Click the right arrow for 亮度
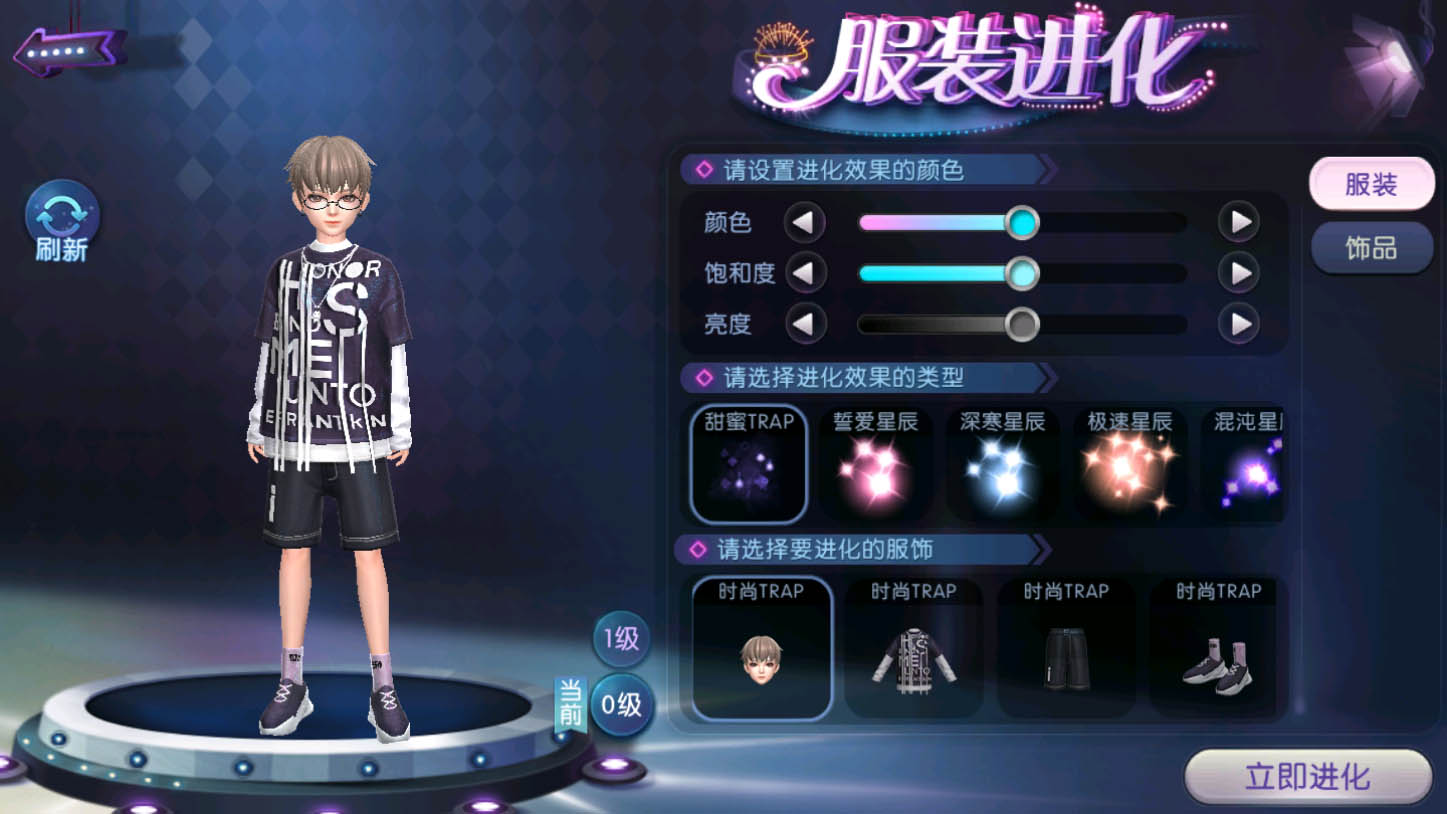This screenshot has height=814, width=1447. pyautogui.click(x=1238, y=324)
